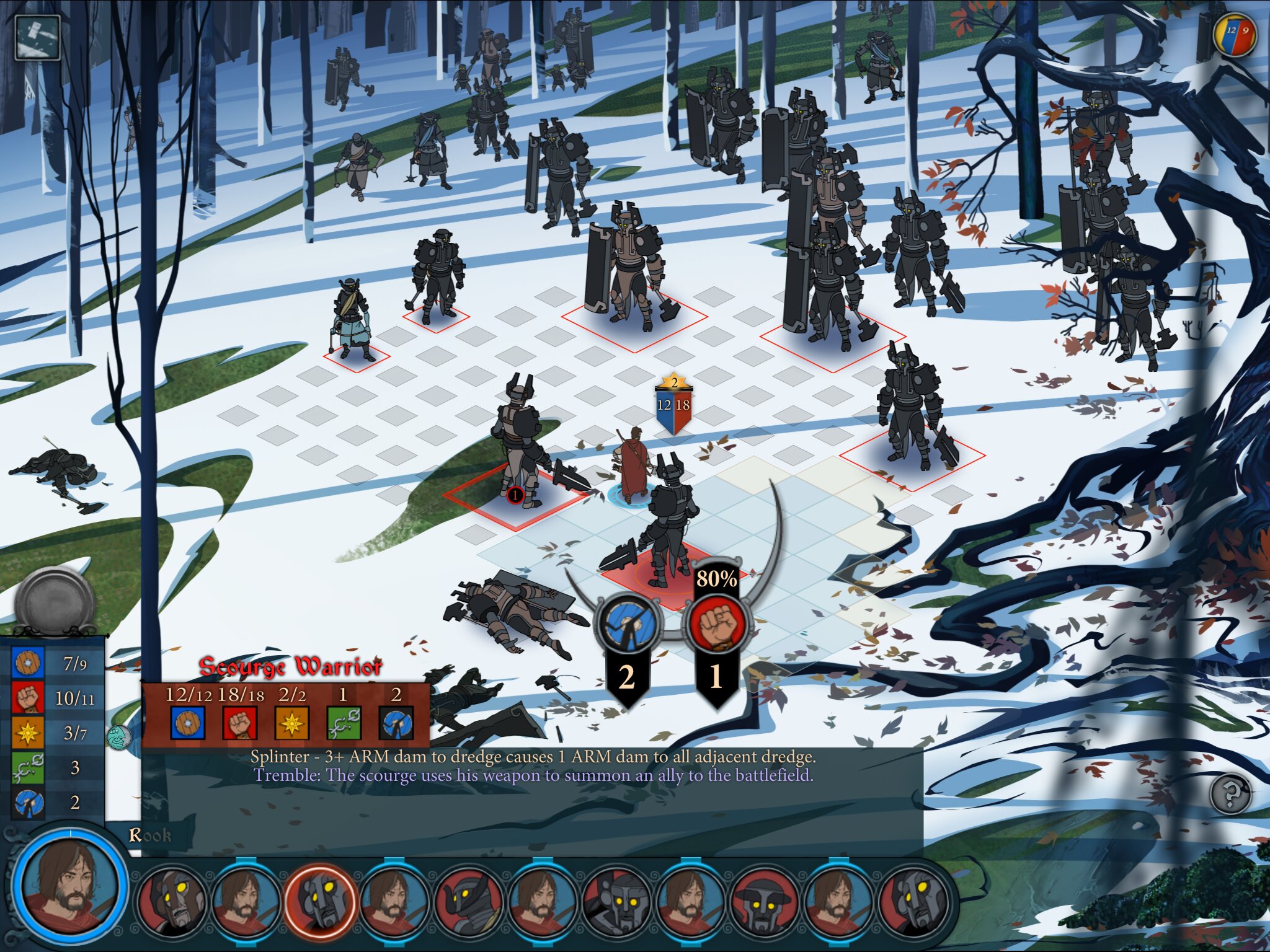Activate the grey horn medallion
The image size is (1270, 952).
(x=55, y=599)
